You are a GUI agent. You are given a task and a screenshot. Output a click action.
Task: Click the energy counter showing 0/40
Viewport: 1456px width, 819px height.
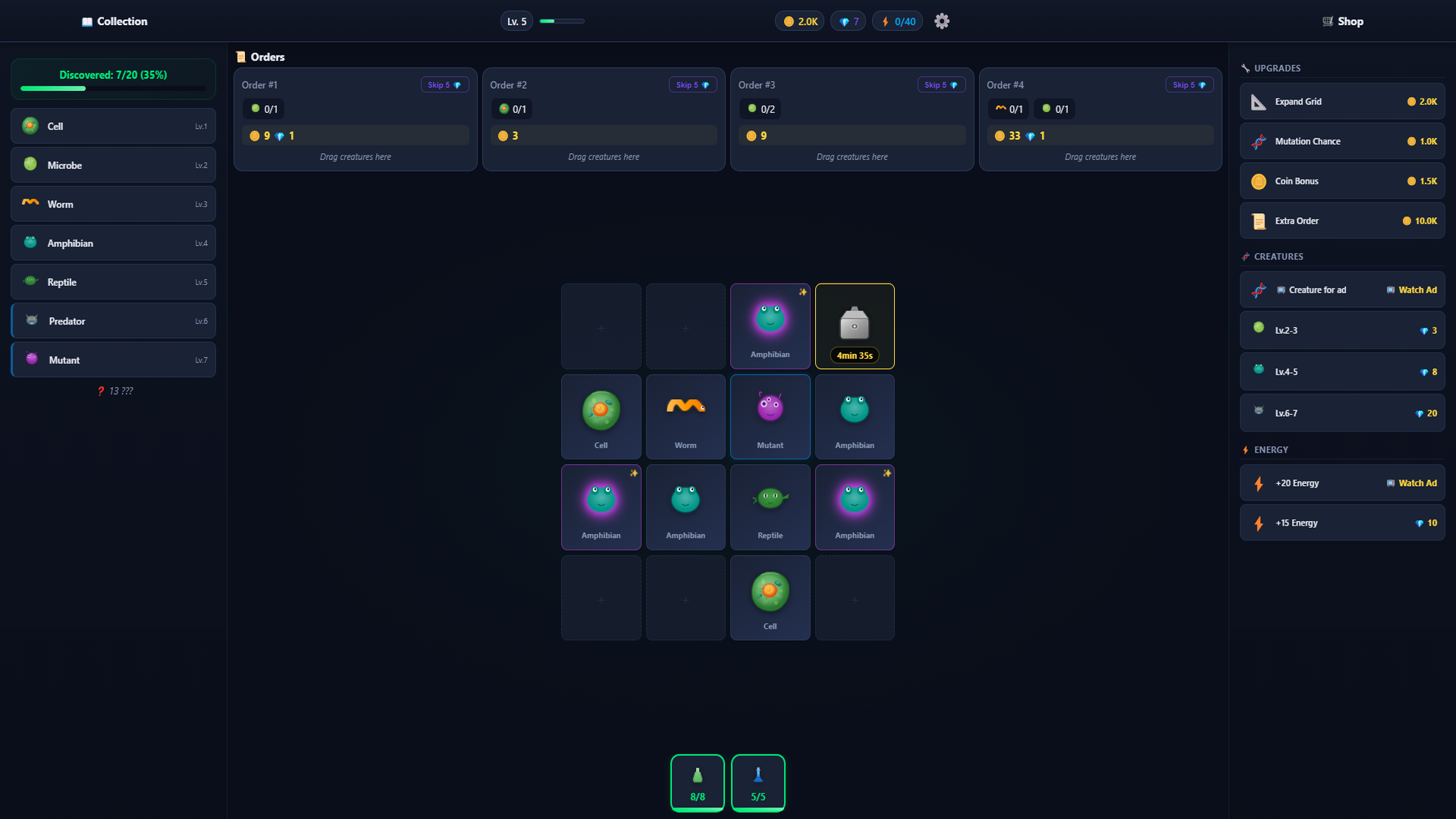point(897,20)
